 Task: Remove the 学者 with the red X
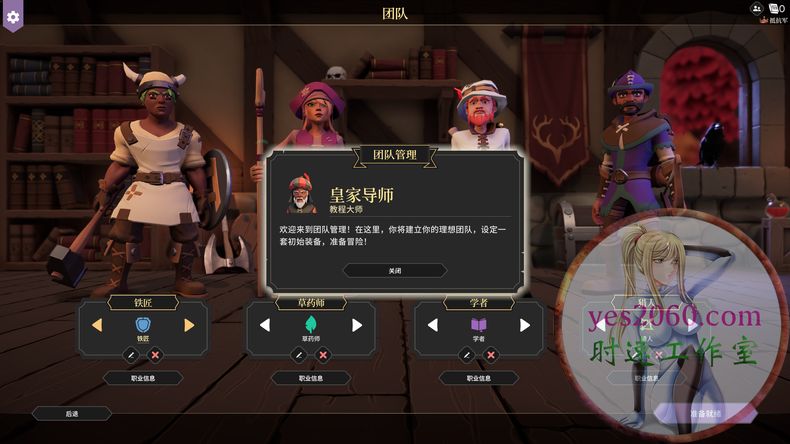pos(491,354)
